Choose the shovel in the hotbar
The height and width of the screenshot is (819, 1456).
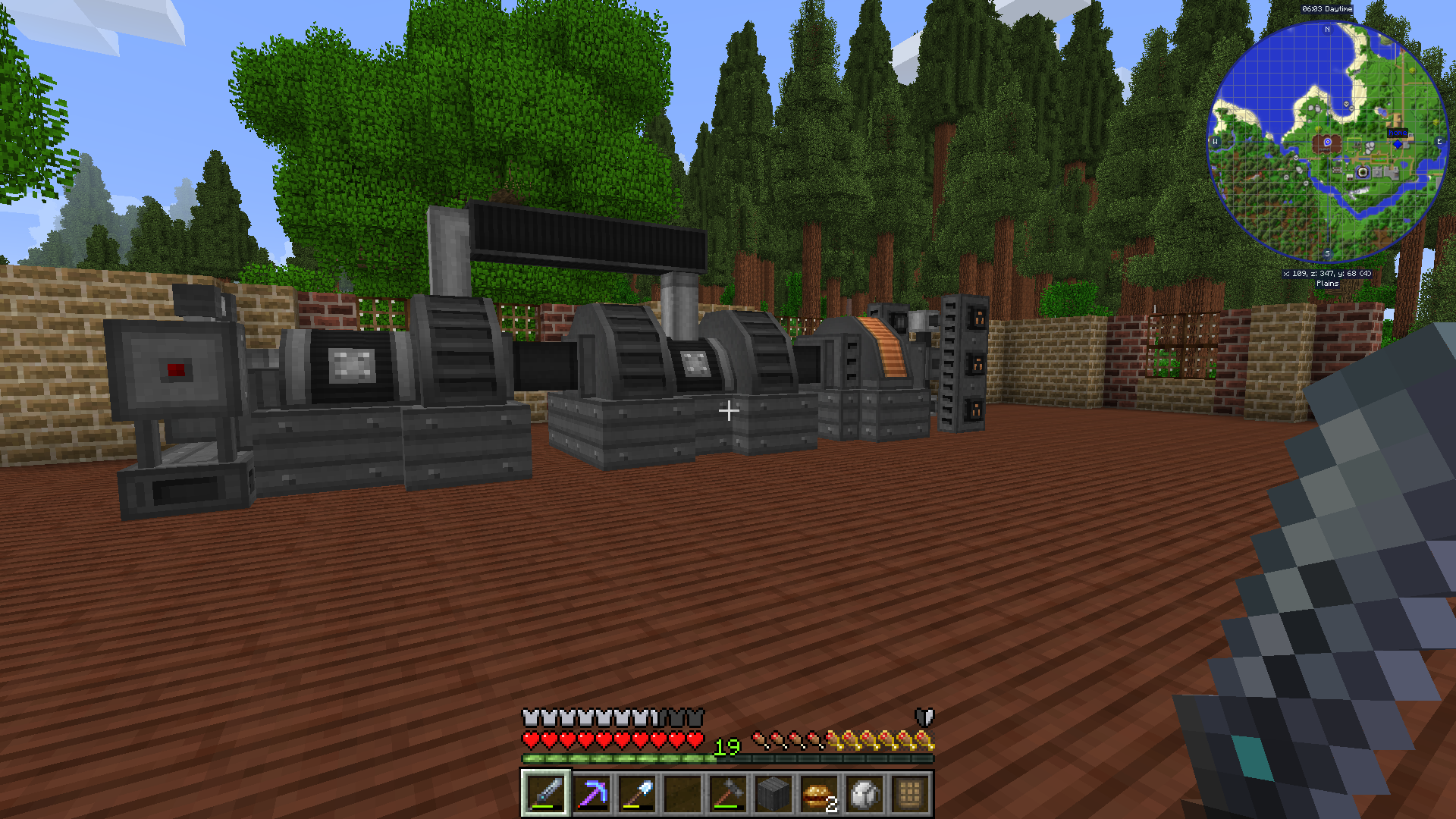(637, 793)
